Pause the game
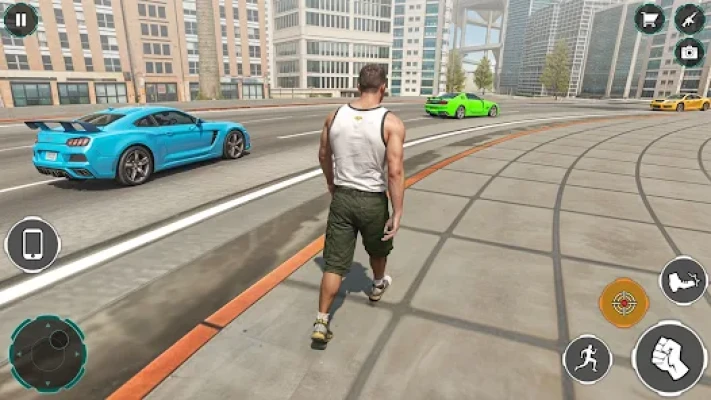 coord(20,19)
